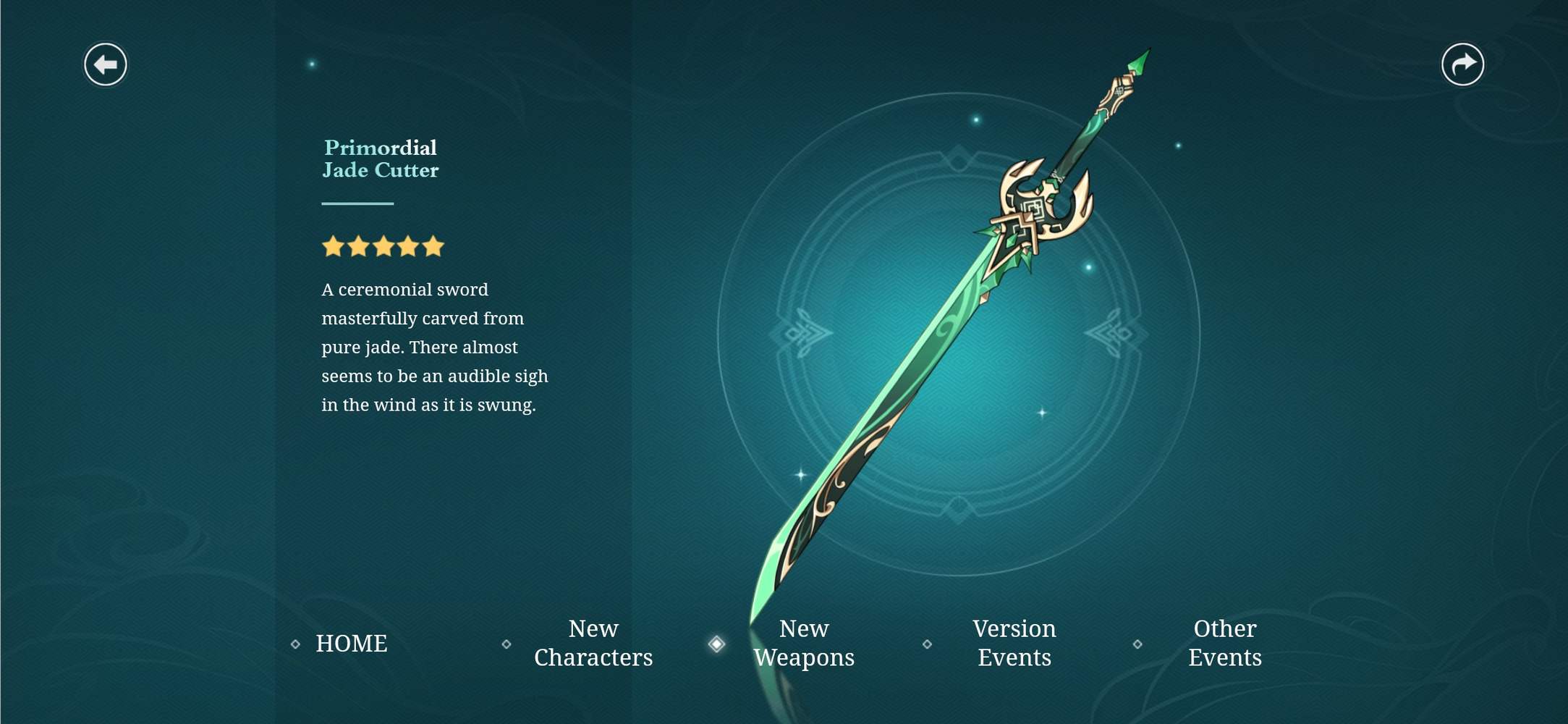Screen dimensions: 1568x724
Task: Click the New Characters link
Action: pyautogui.click(x=593, y=643)
